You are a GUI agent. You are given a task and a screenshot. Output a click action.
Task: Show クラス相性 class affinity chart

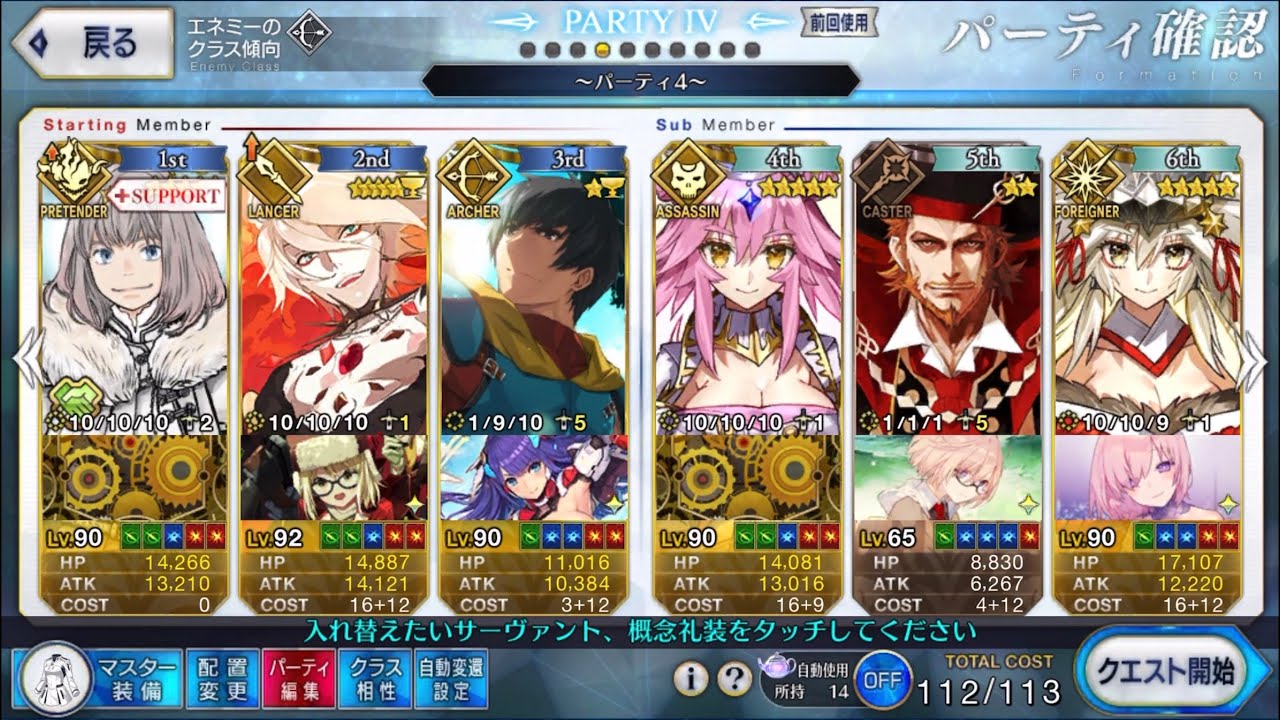pos(374,678)
